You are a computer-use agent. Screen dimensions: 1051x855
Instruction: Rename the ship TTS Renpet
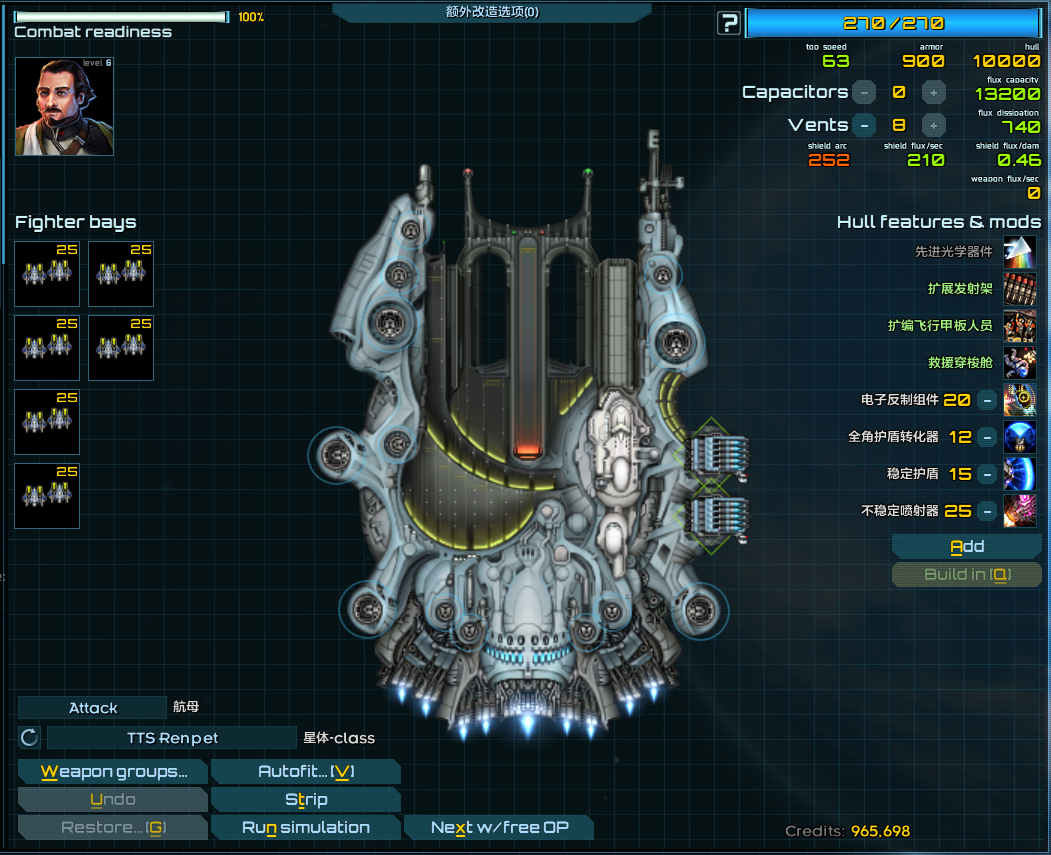[172, 739]
